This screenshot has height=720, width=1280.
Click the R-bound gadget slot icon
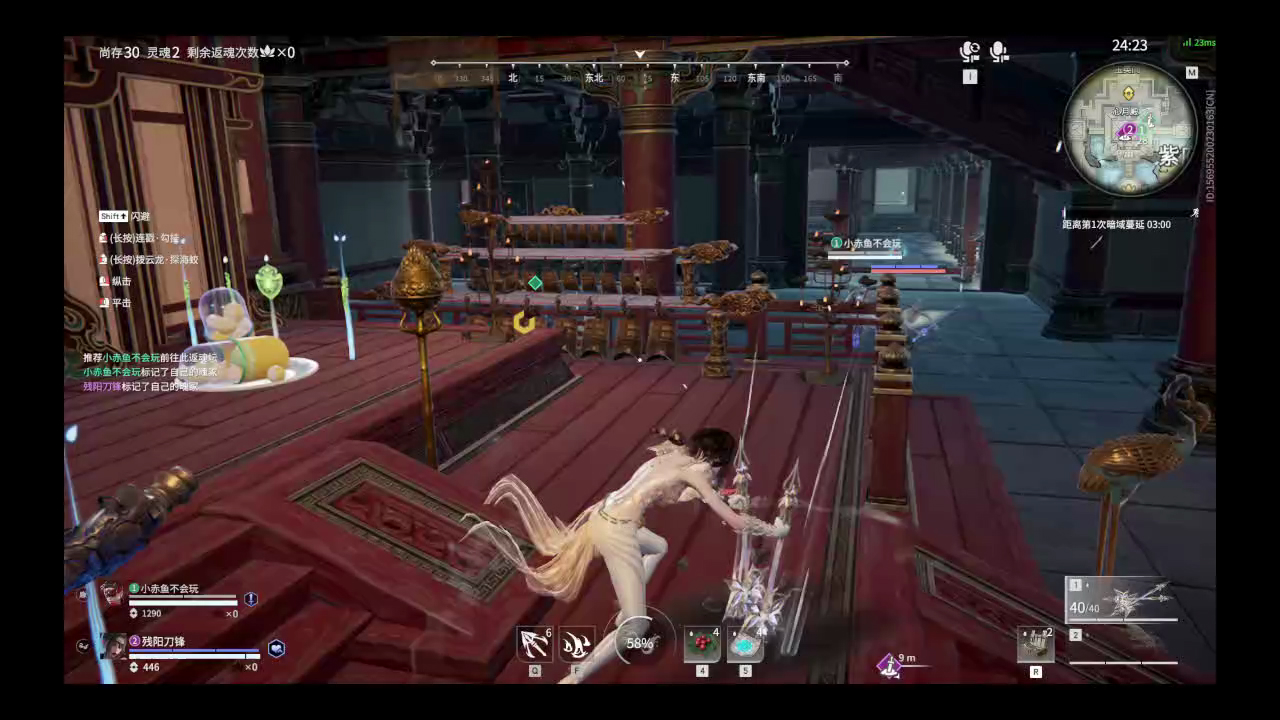(1035, 643)
